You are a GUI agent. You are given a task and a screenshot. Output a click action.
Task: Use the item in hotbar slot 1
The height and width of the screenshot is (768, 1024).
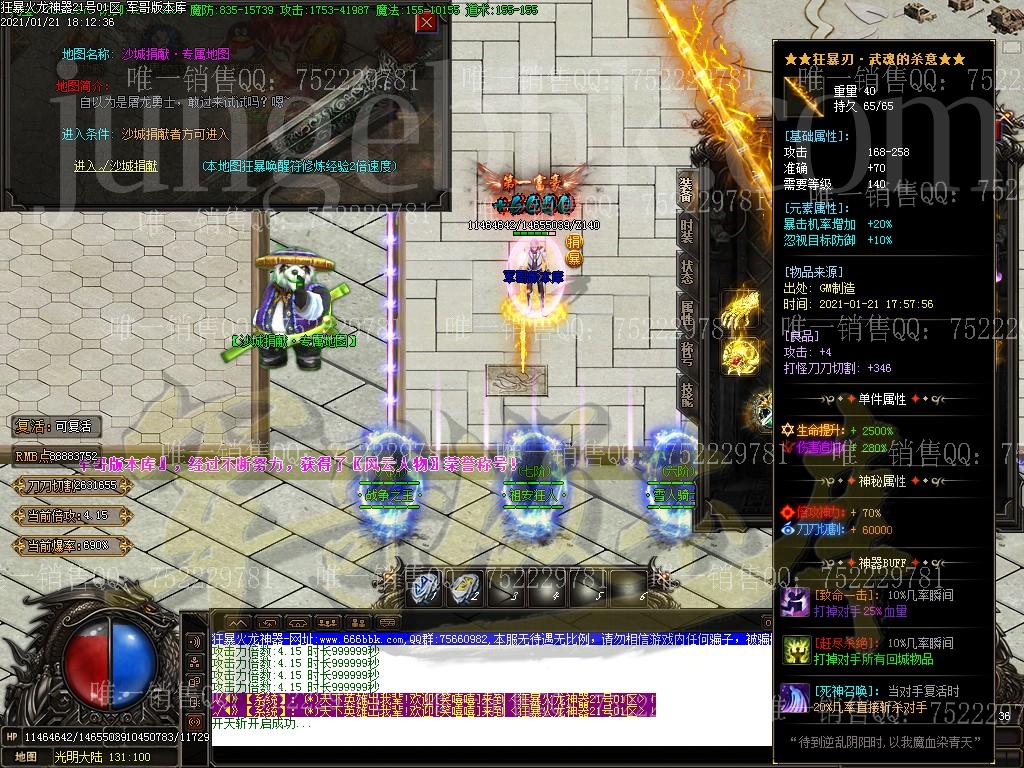(x=427, y=588)
